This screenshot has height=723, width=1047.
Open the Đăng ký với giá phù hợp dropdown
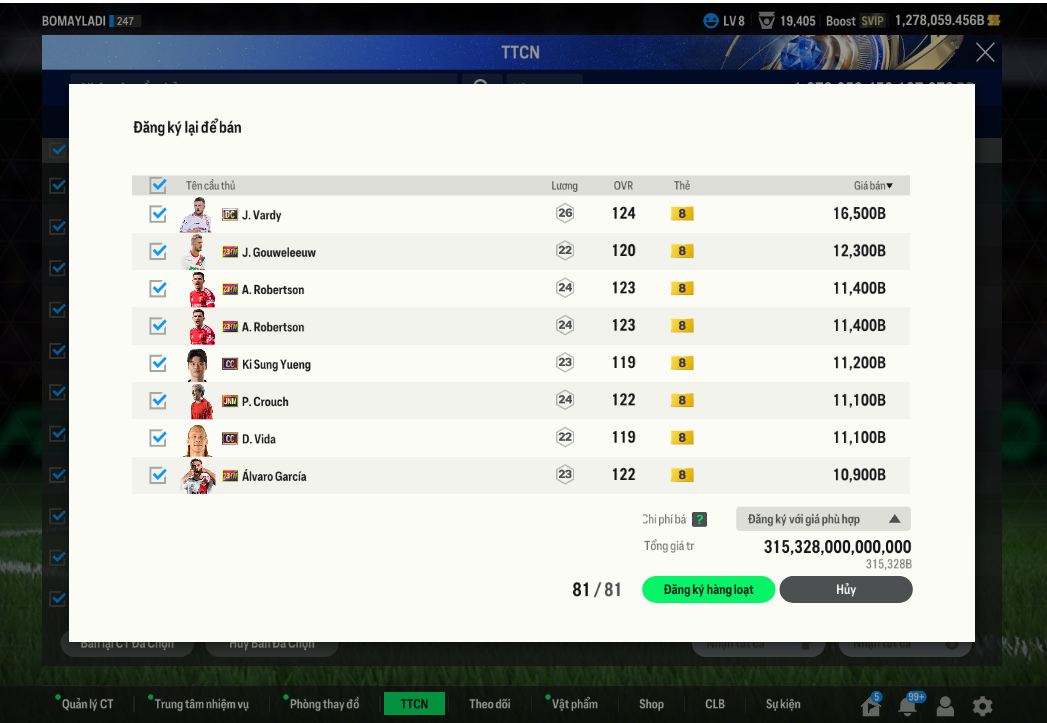[x=823, y=519]
